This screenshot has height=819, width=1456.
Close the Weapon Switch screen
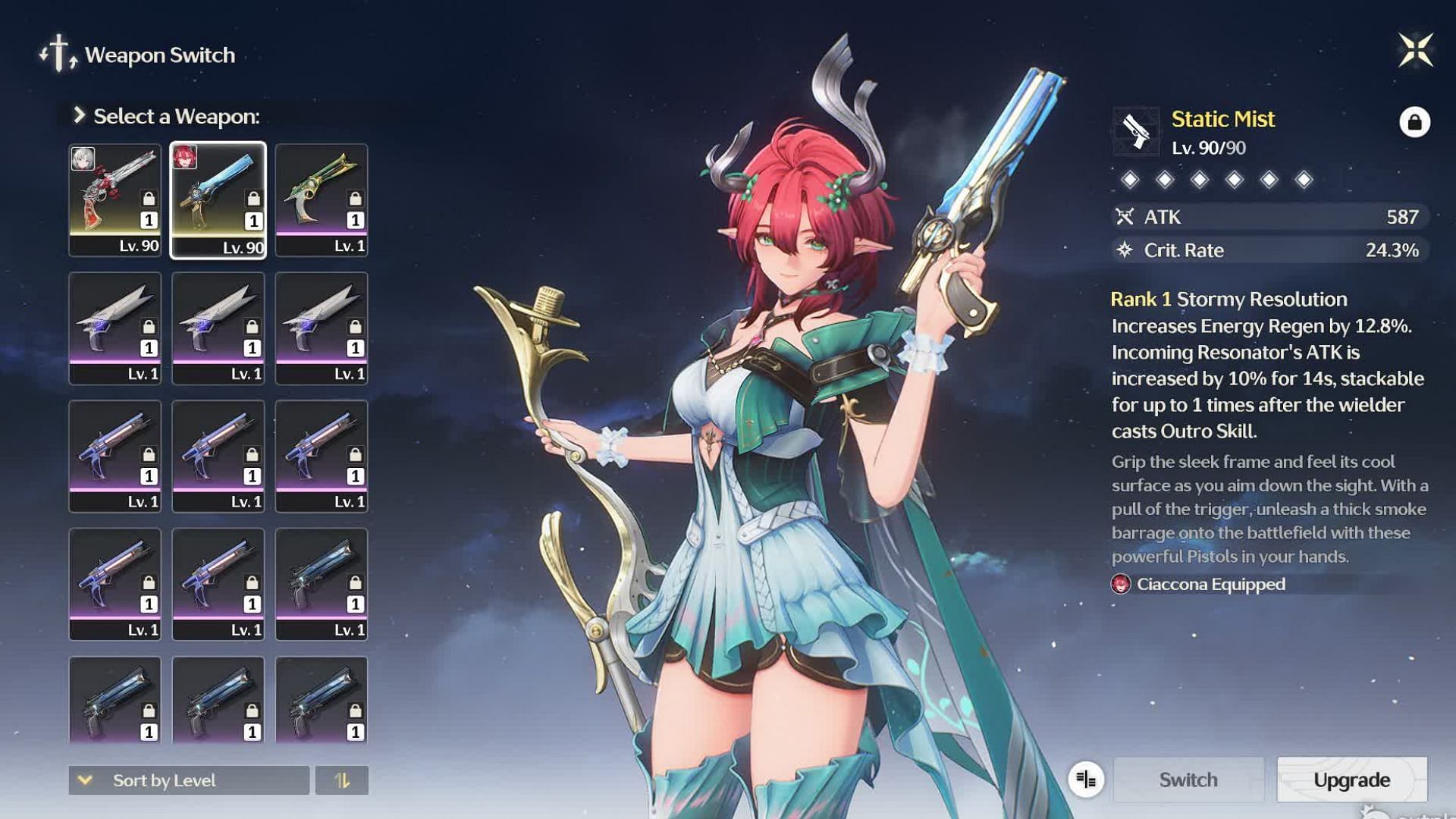pyautogui.click(x=1415, y=51)
